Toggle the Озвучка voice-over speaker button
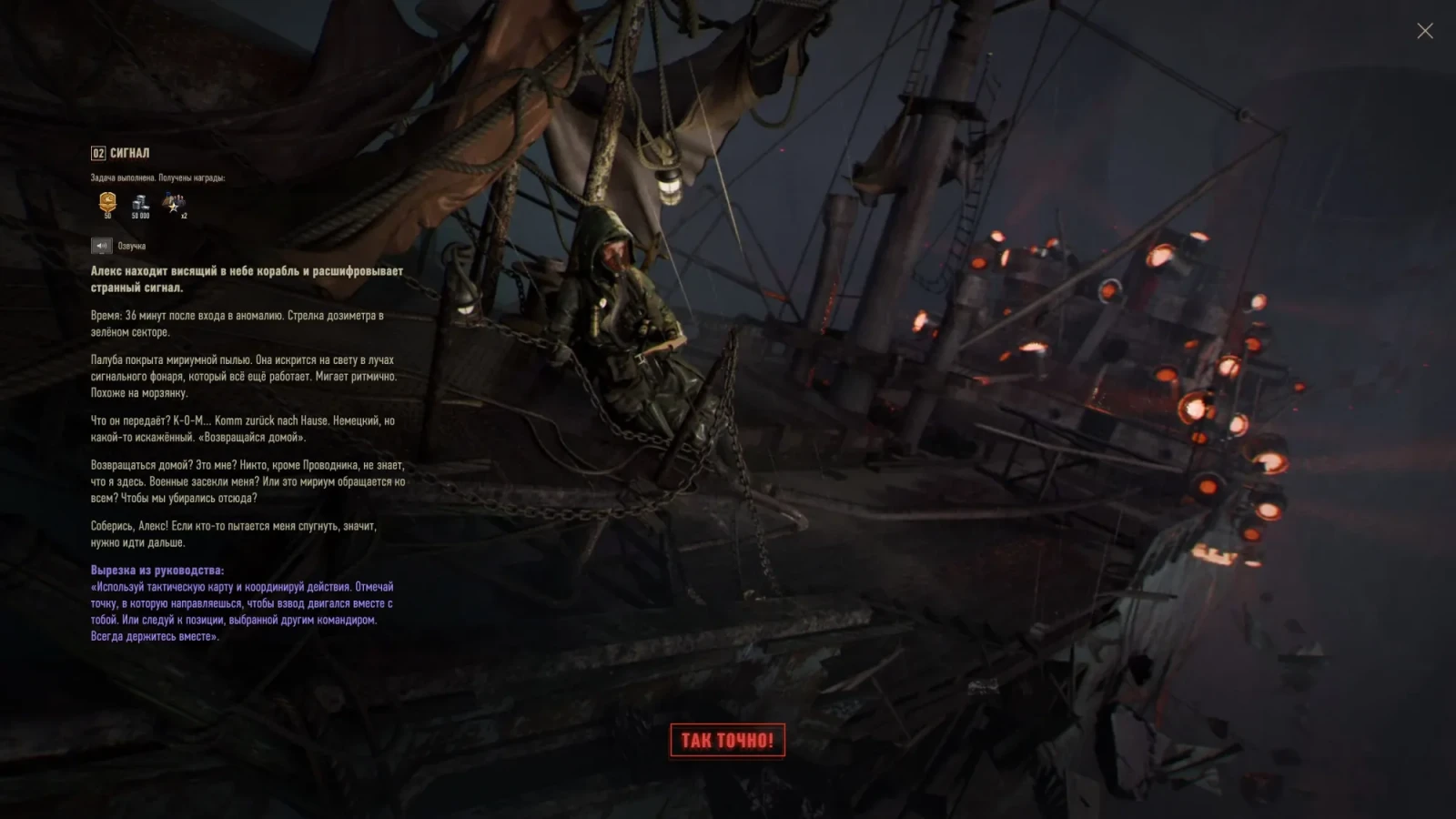Screen dimensions: 1456x819 (x=101, y=246)
